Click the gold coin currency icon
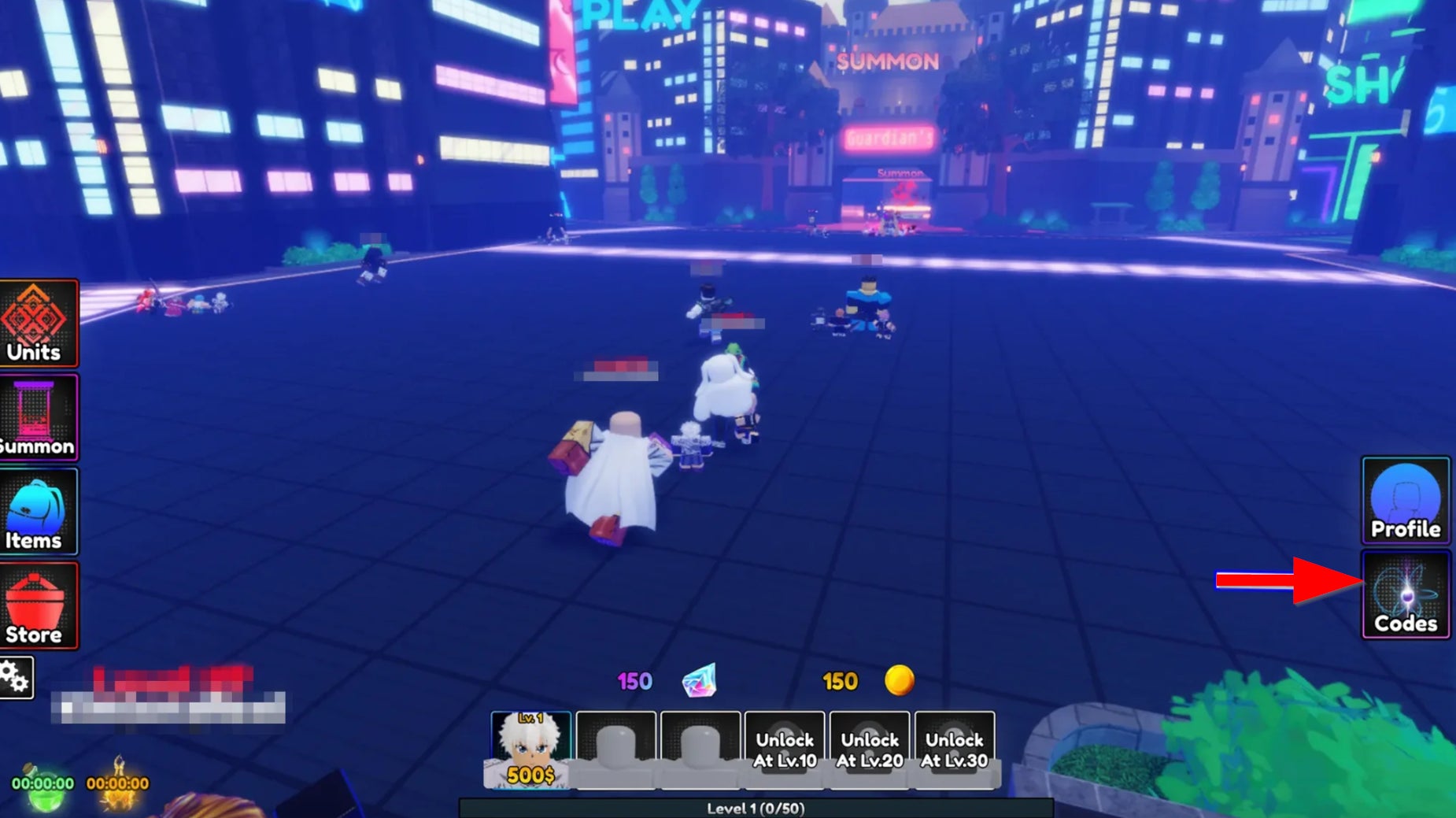Screen dimensions: 1456x818 899,680
